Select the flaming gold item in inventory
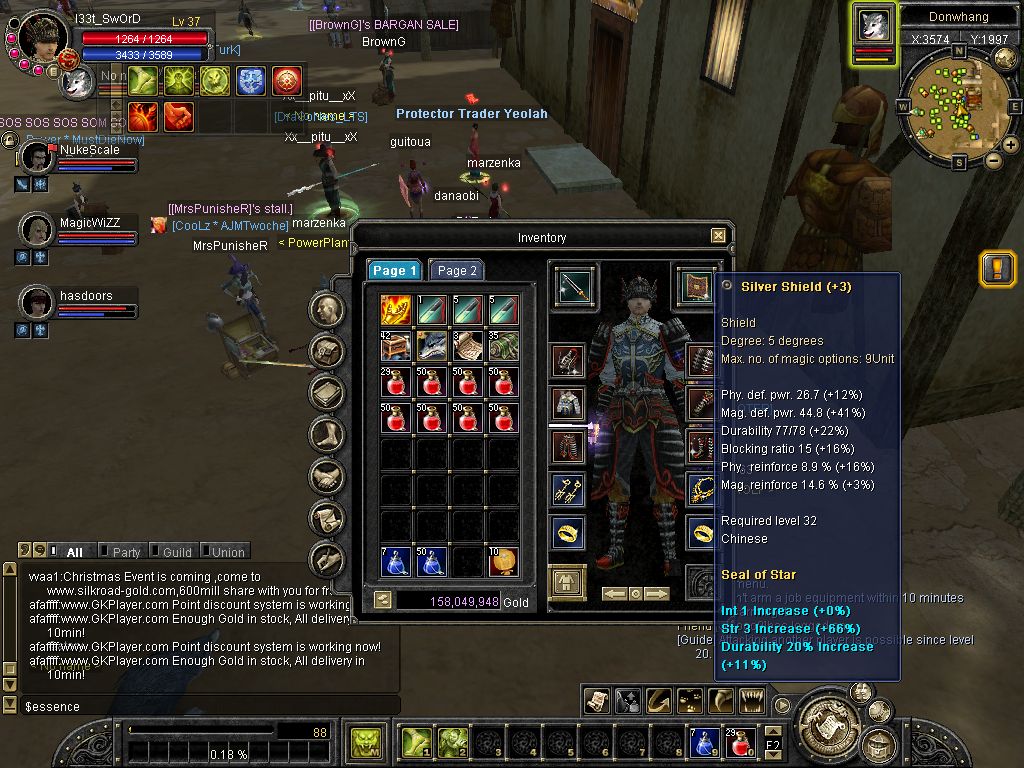Screen dimensions: 1024x768 coord(396,309)
